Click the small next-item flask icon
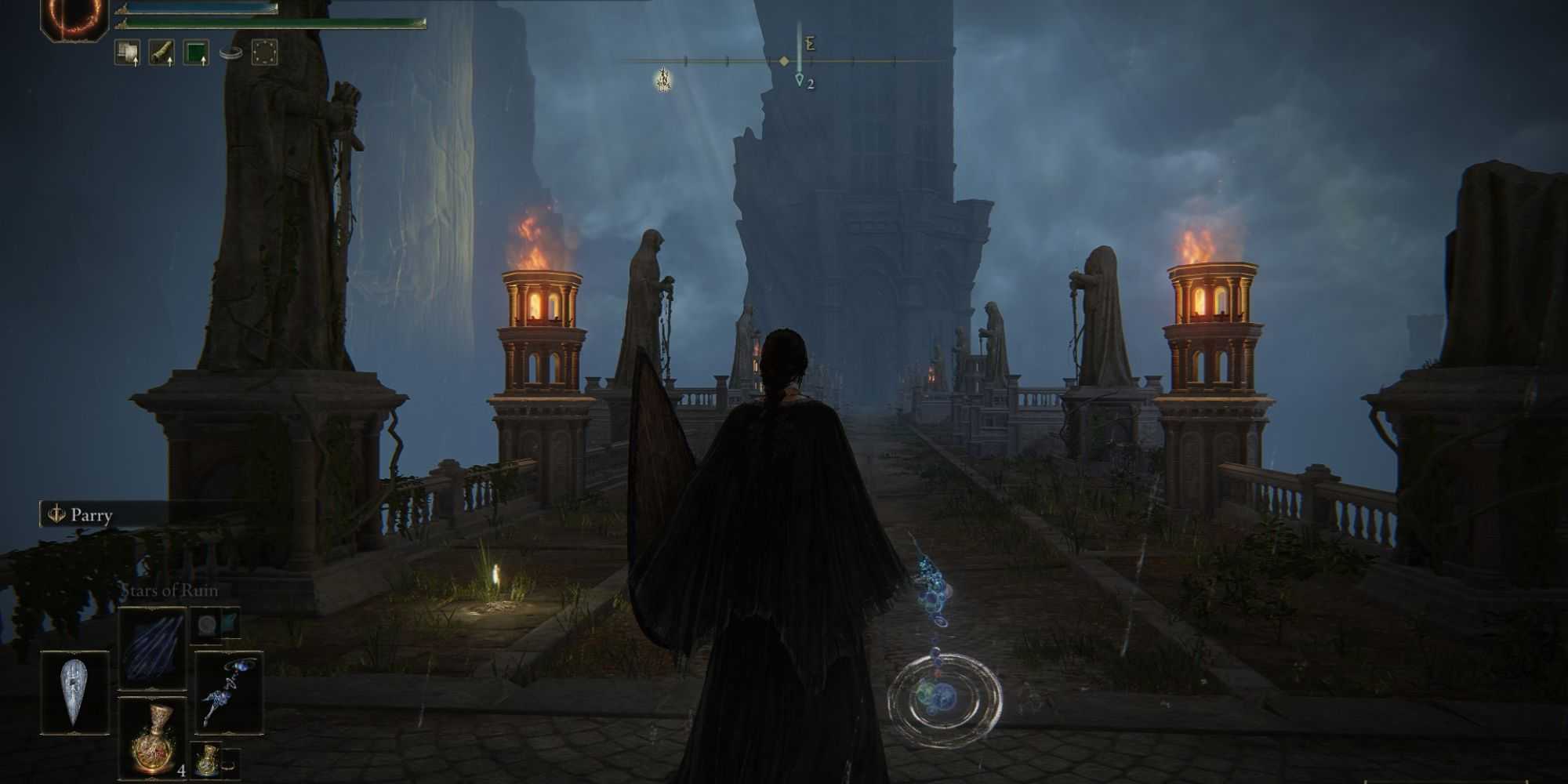Viewport: 1568px width, 784px height. (x=207, y=759)
